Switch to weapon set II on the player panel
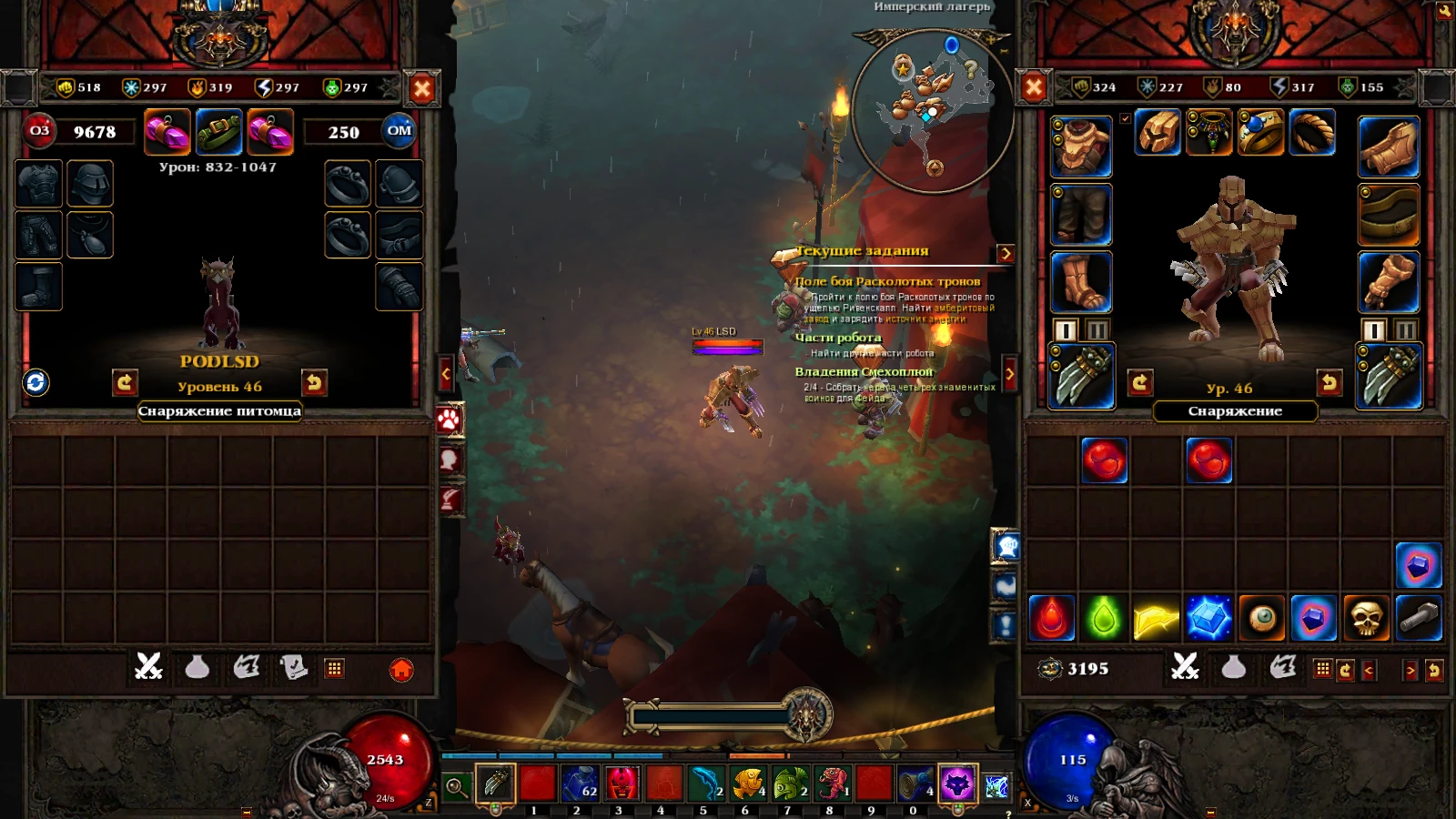Screen dimensions: 1456x819 tap(1405, 331)
